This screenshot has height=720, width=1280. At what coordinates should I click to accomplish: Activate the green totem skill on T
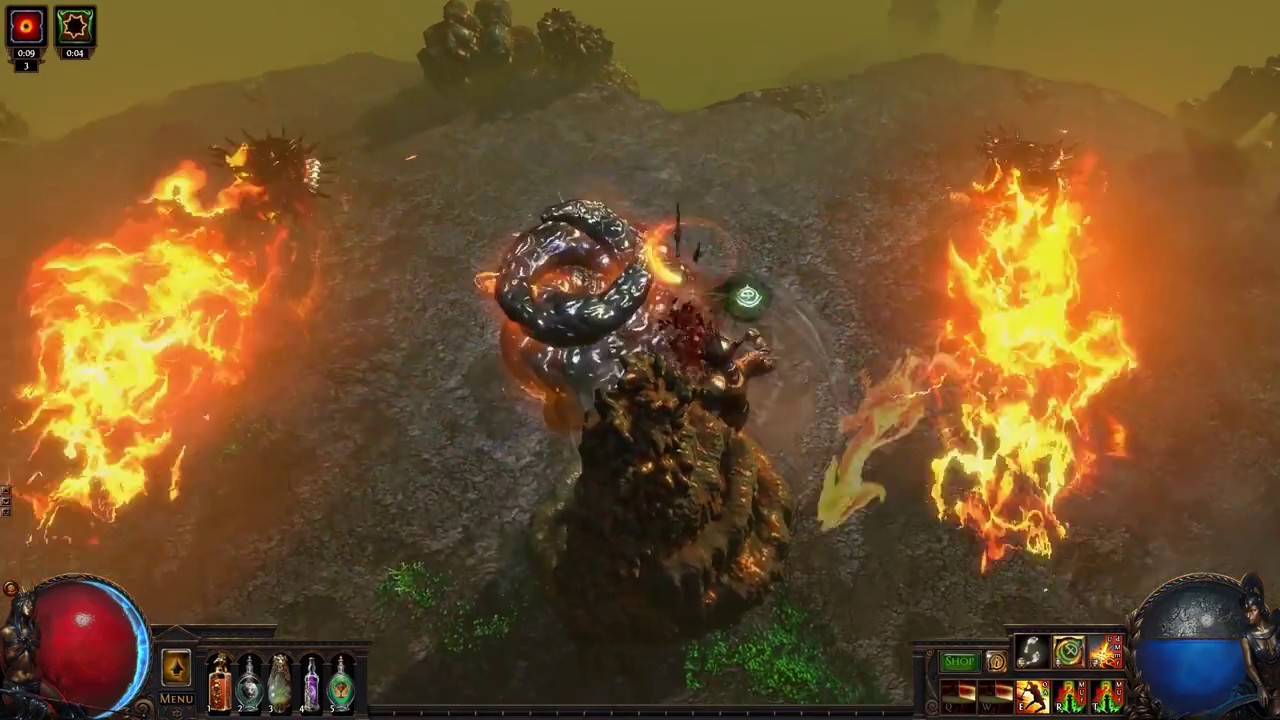(1106, 695)
